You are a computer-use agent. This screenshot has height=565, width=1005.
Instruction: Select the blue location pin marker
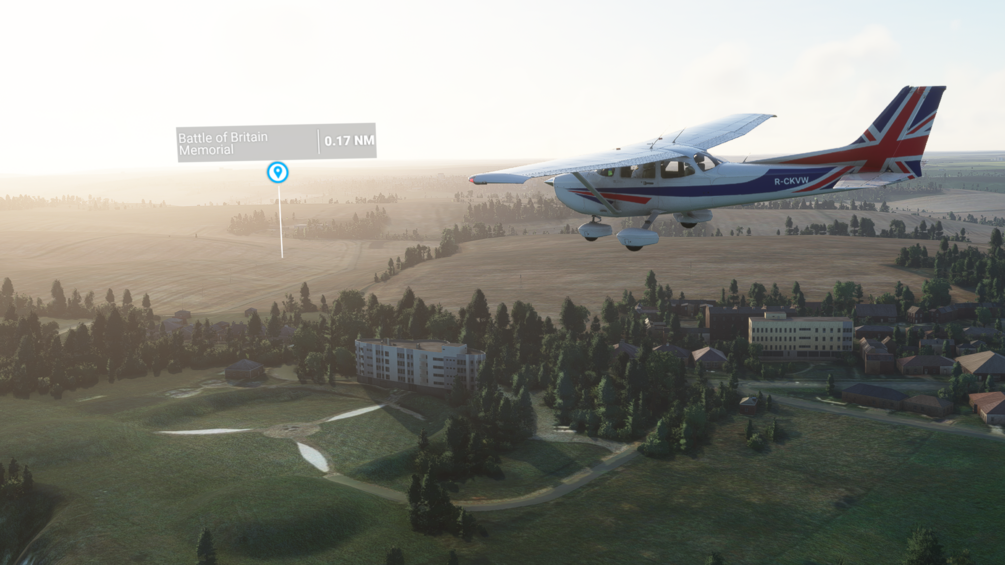(x=278, y=172)
